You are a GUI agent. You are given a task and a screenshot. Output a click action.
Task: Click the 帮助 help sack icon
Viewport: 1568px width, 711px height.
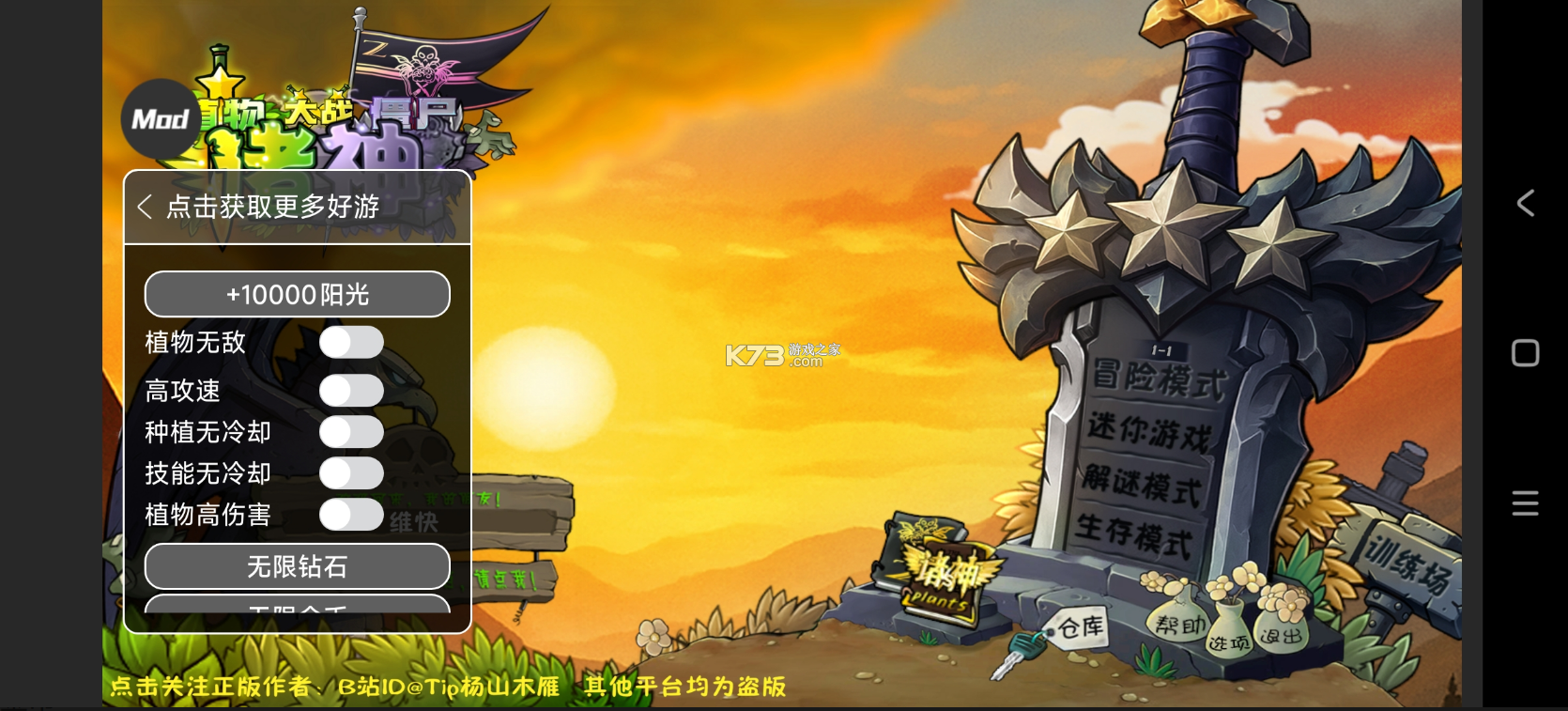pos(1178,626)
